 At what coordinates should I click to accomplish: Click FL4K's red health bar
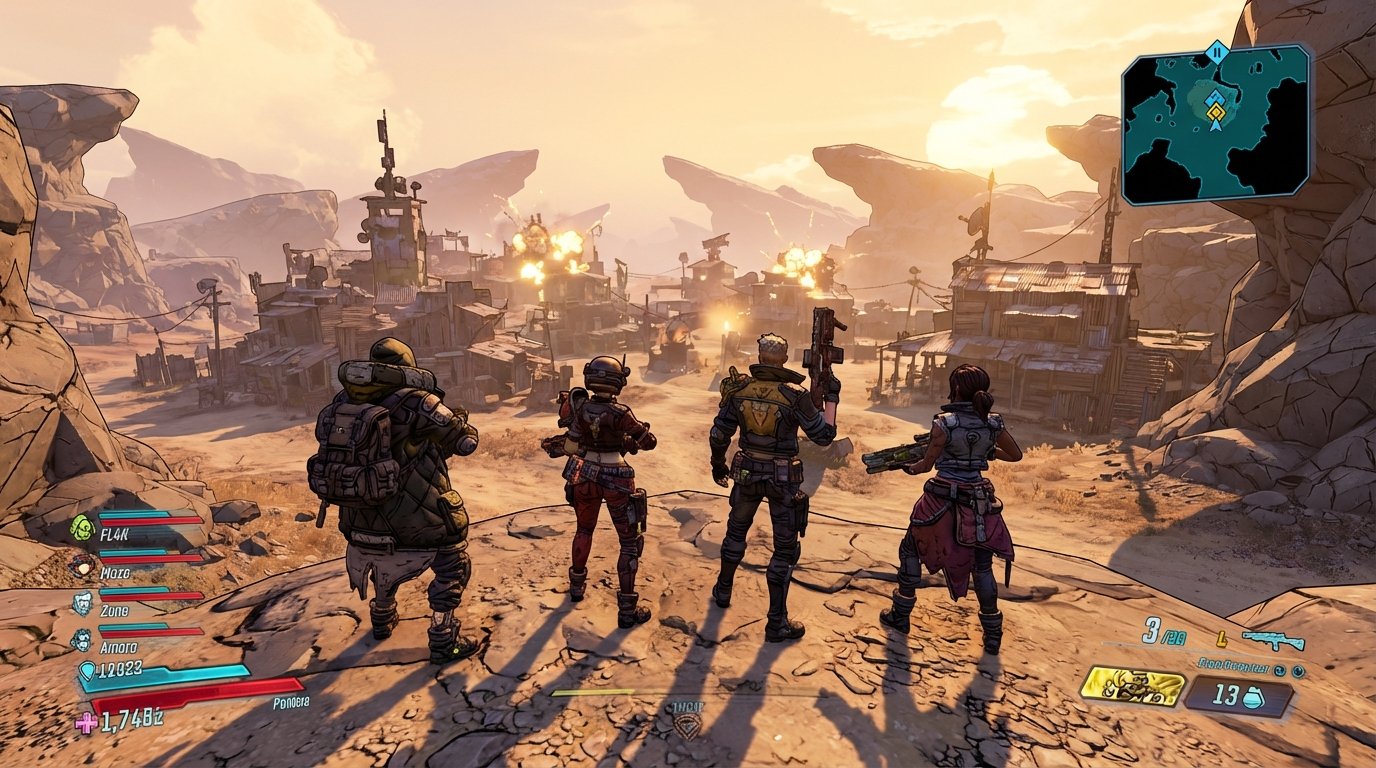pos(150,520)
